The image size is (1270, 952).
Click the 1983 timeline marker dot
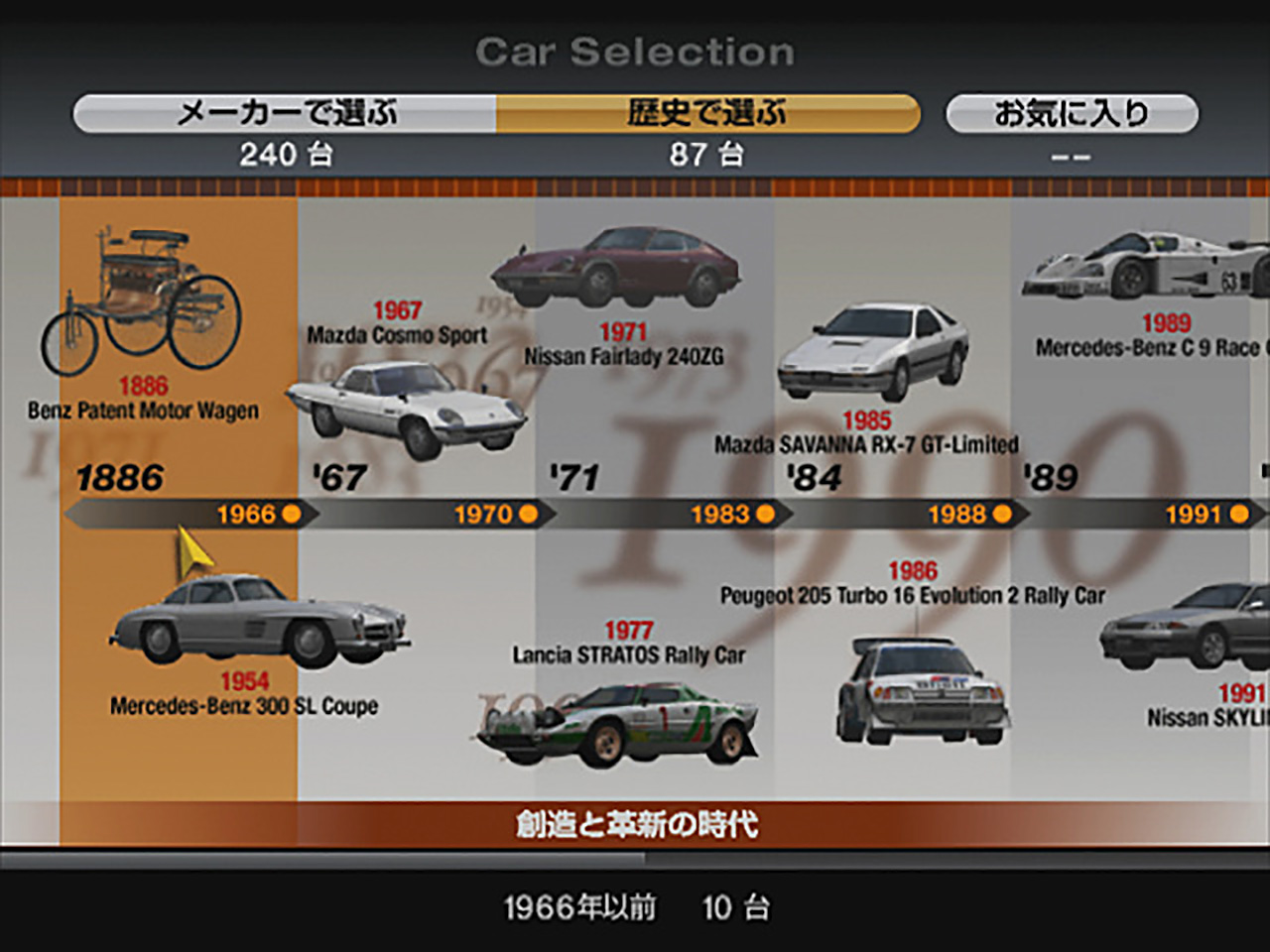(764, 514)
